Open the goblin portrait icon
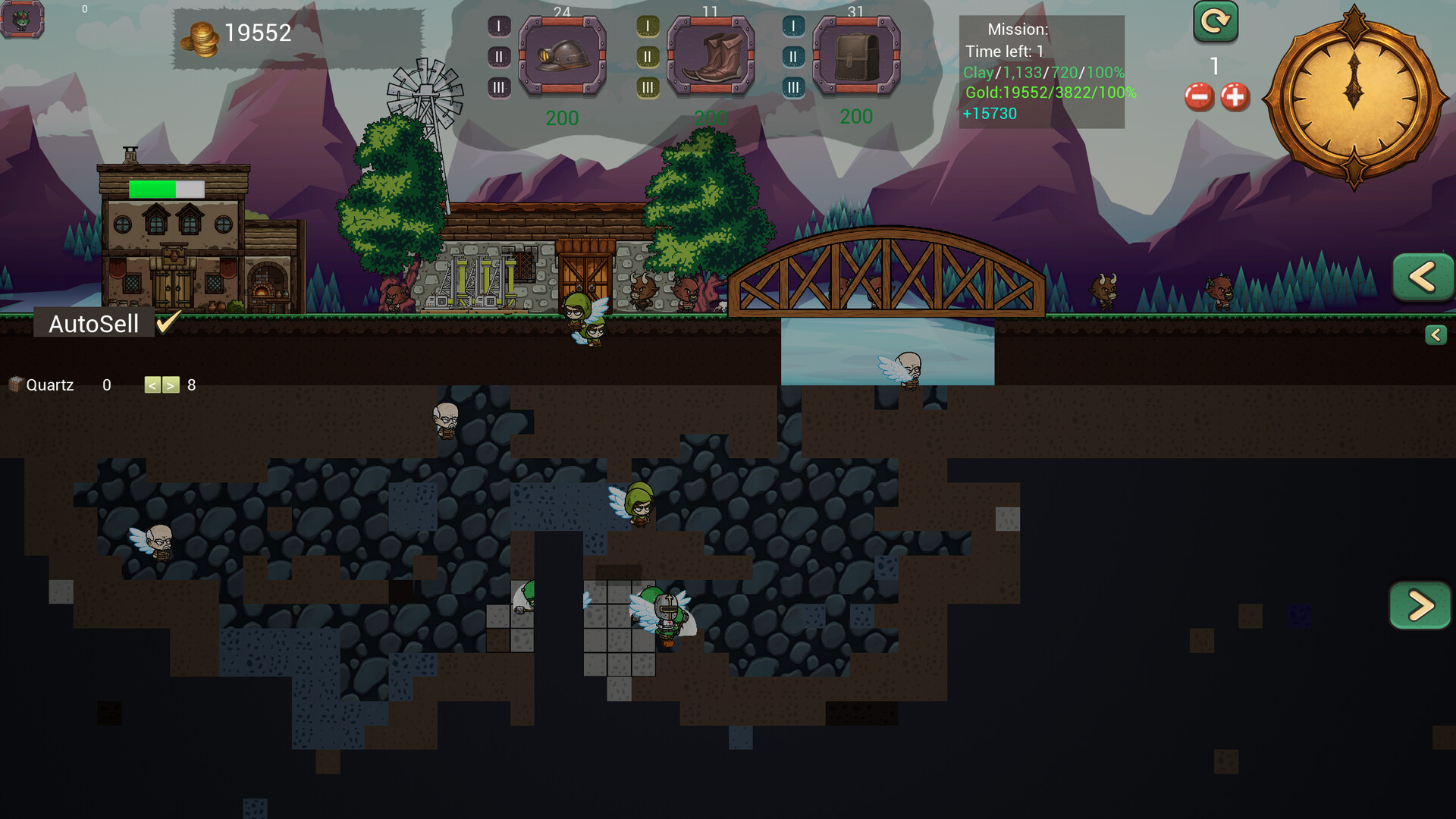Image resolution: width=1456 pixels, height=819 pixels. (x=22, y=19)
